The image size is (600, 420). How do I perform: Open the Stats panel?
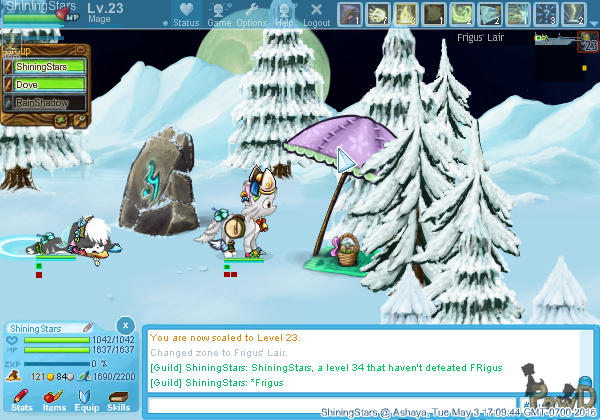coord(22,399)
